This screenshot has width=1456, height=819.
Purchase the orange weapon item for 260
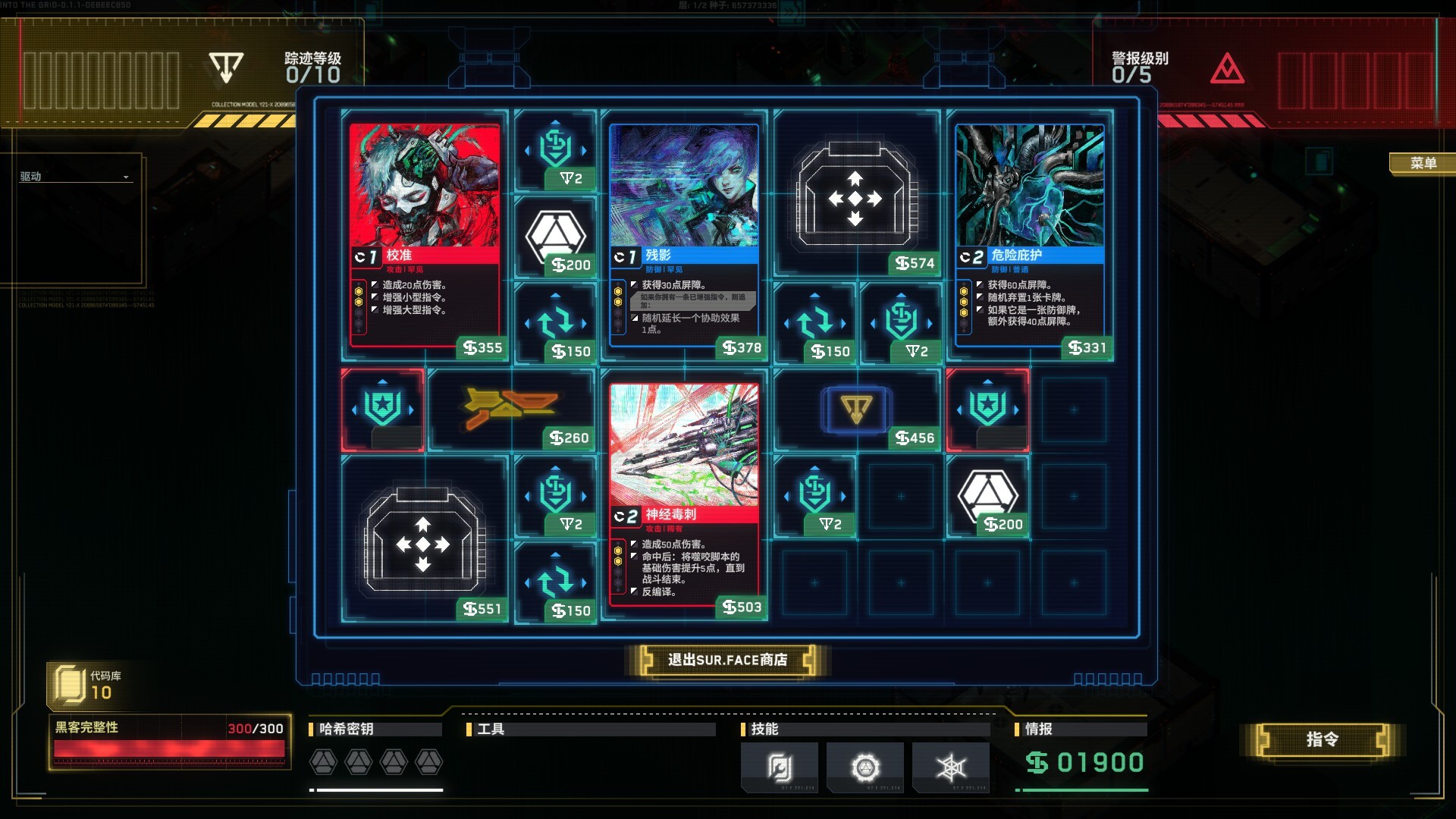[510, 409]
